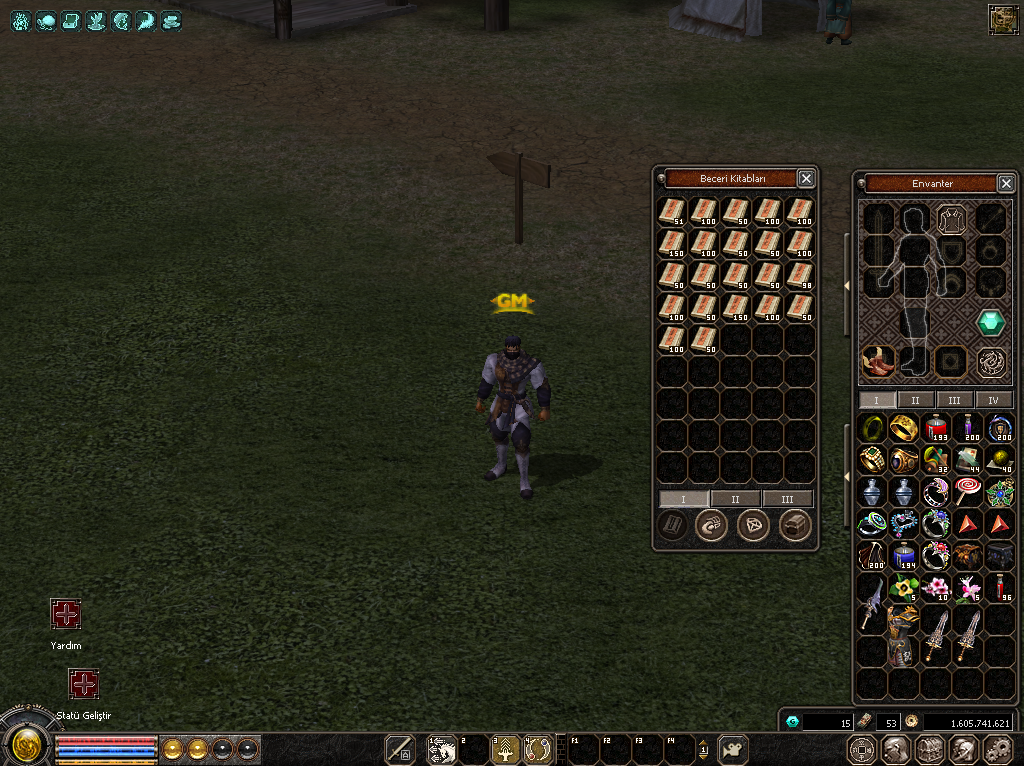Select the red potion stack of 193

(937, 429)
